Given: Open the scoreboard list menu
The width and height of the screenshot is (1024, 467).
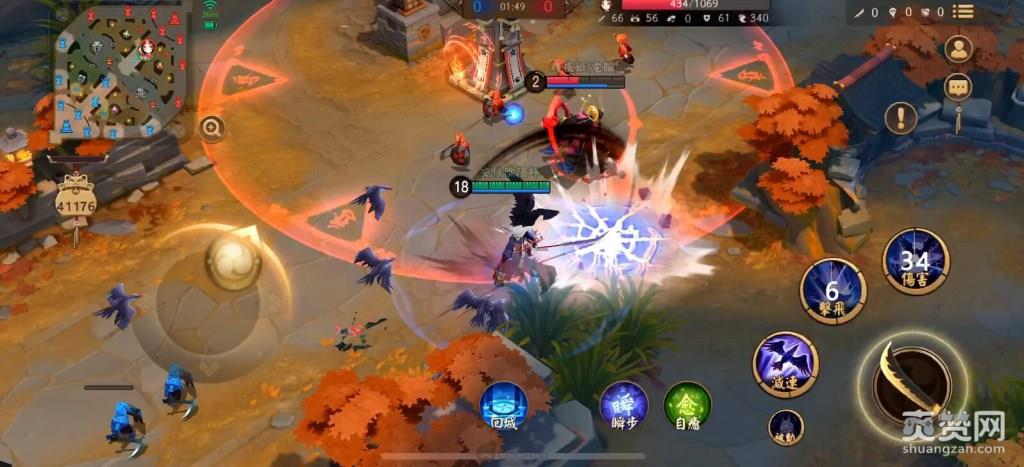Looking at the screenshot, I should coord(963,12).
